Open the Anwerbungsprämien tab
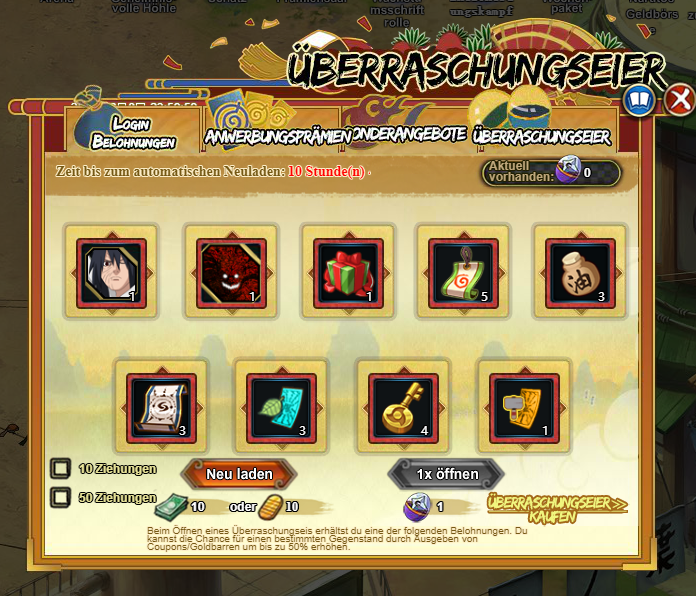This screenshot has height=596, width=696. pyautogui.click(x=277, y=135)
